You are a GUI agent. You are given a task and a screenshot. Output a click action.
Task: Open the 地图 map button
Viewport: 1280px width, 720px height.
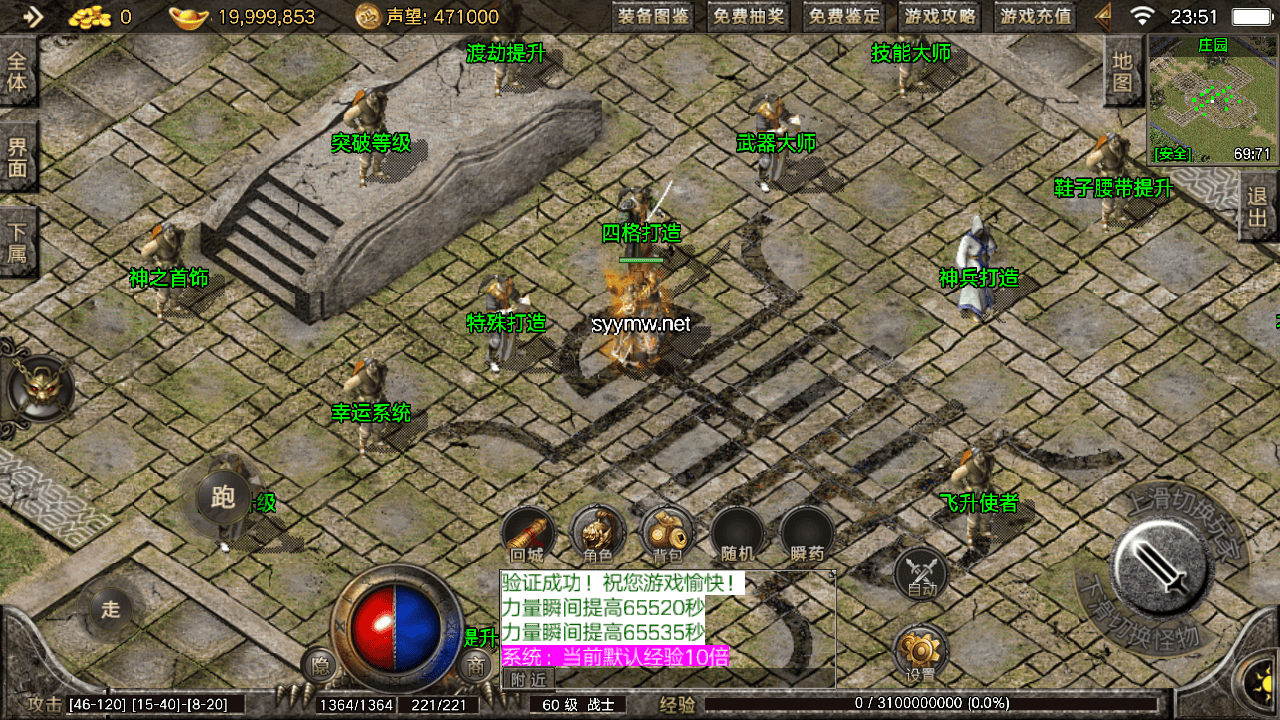1124,72
